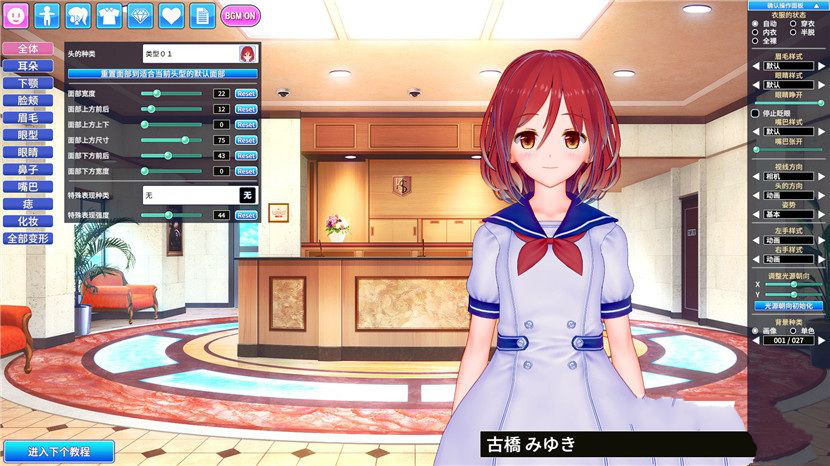Toggle the BGM ON button
The height and width of the screenshot is (466, 830).
click(x=240, y=15)
